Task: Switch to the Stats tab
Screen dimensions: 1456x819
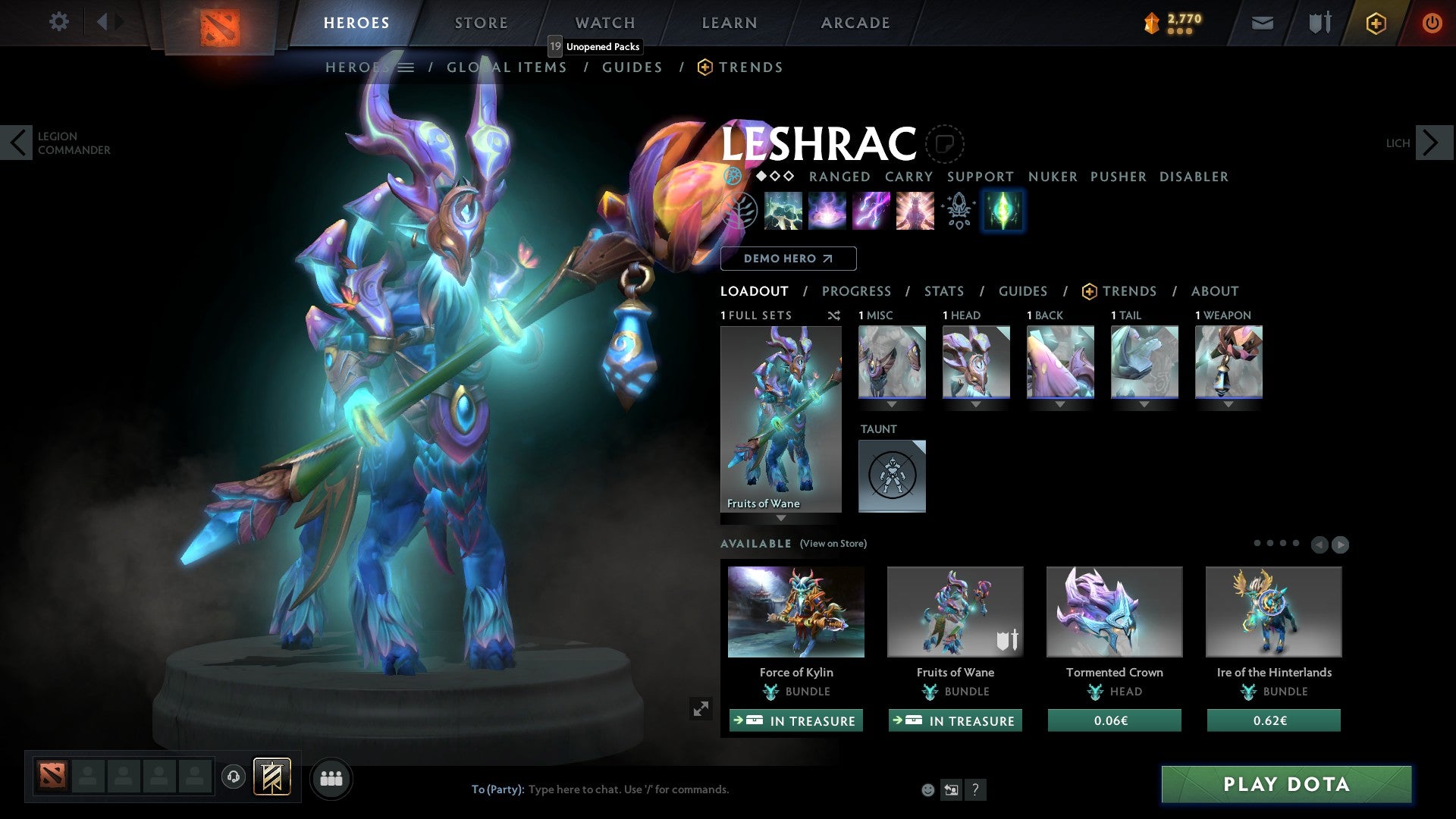Action: pos(943,290)
